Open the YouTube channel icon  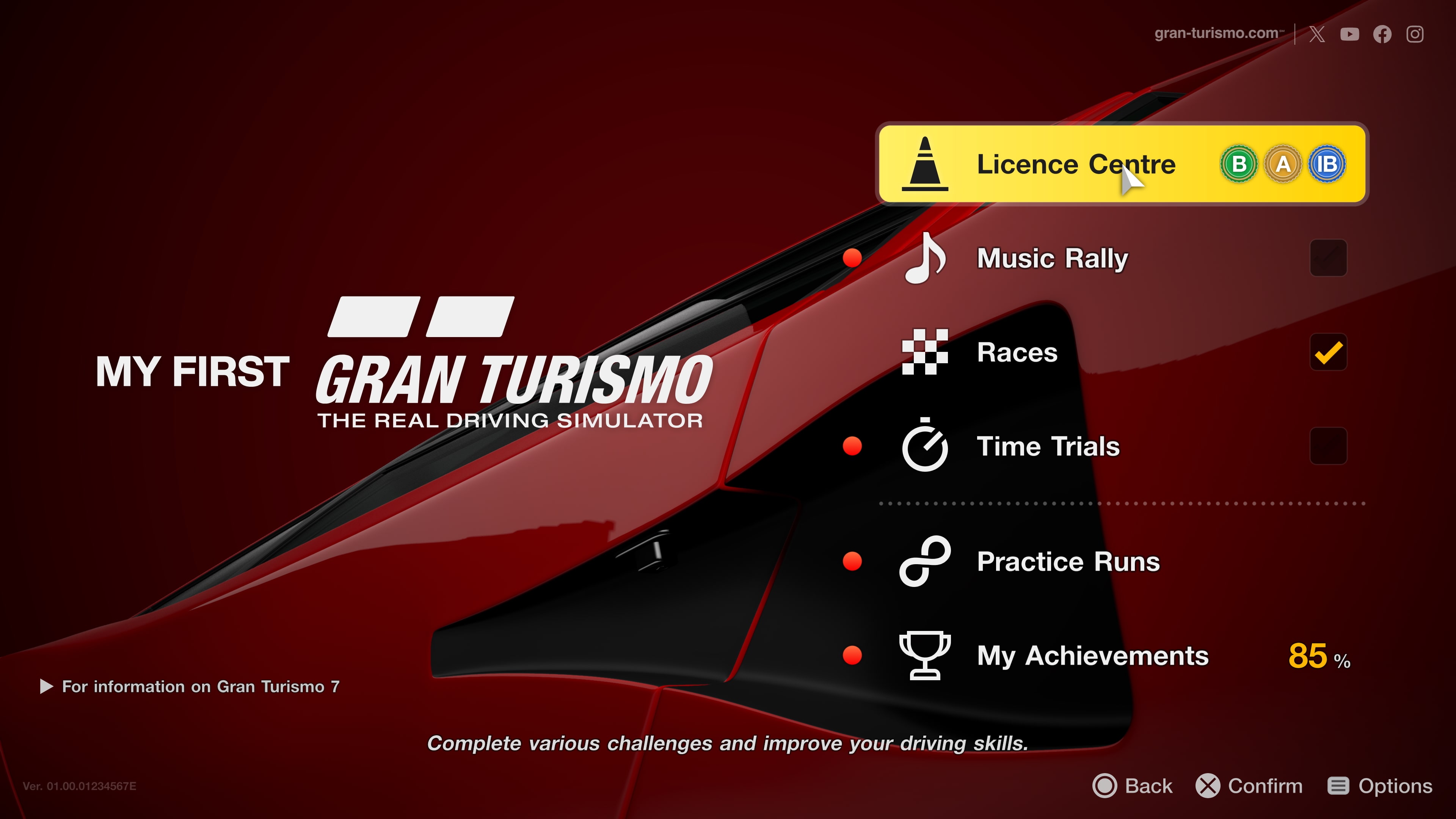click(1350, 35)
